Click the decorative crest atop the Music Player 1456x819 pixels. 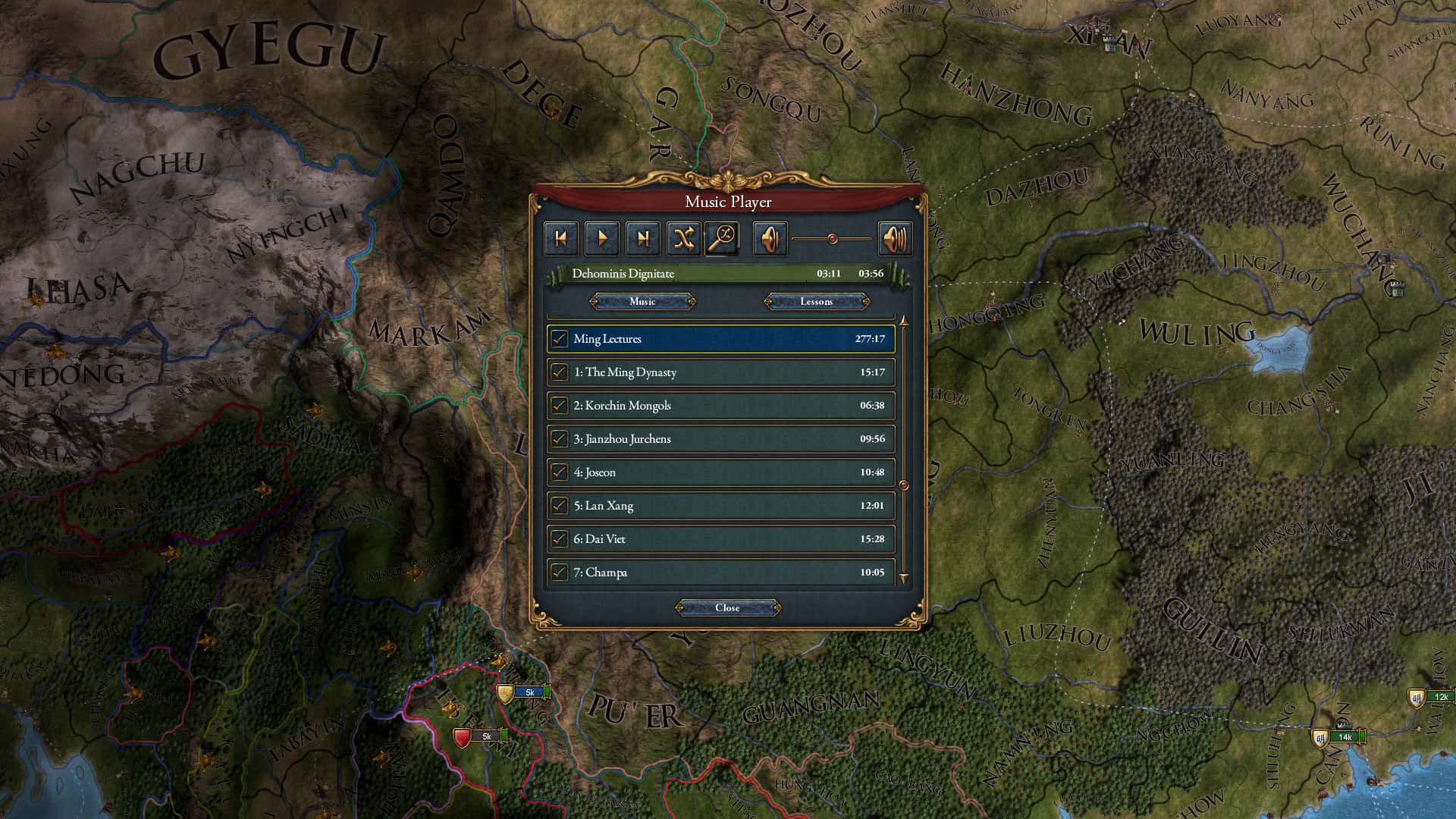click(728, 180)
